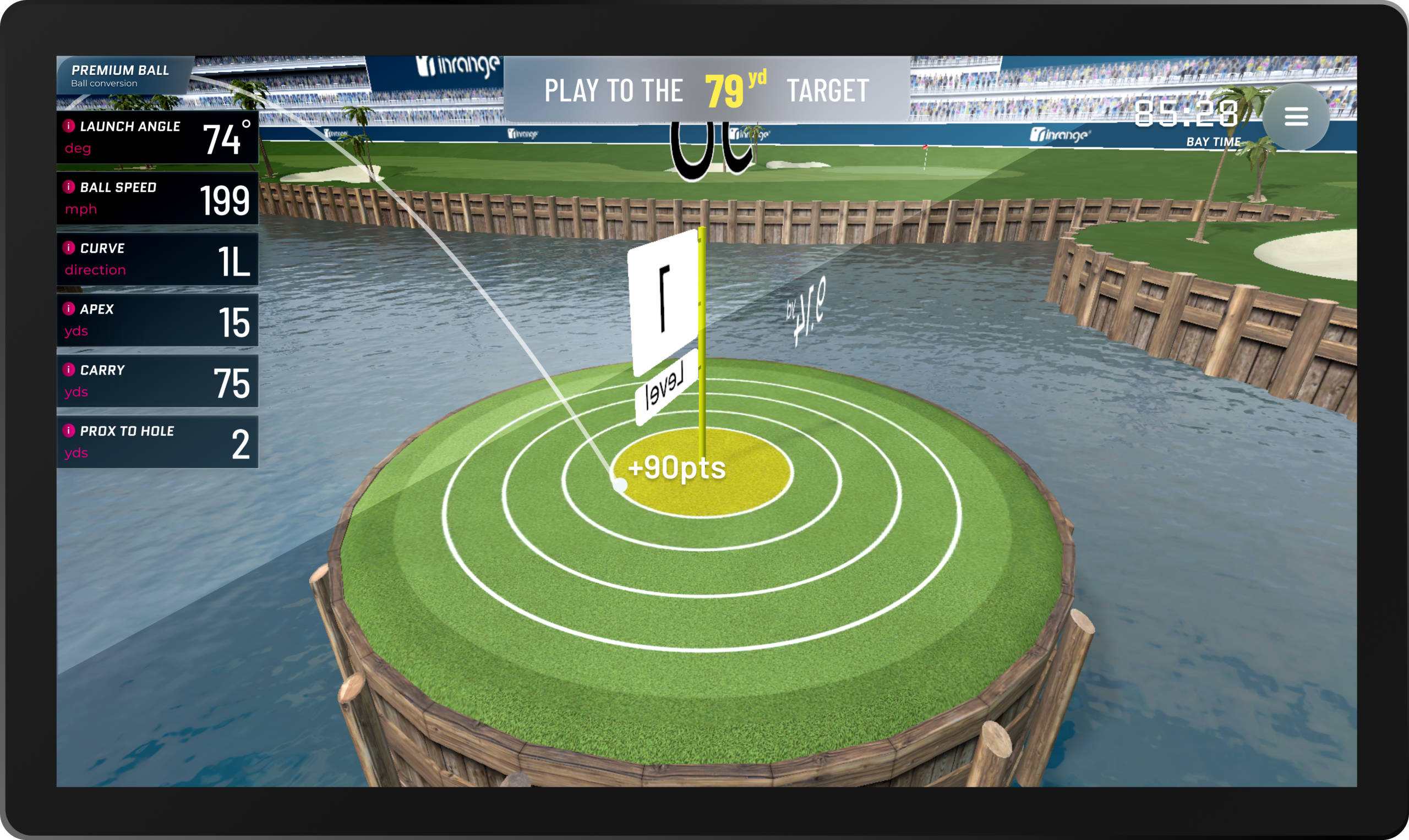
Task: Toggle the Premium Ball conversion label
Action: tap(120, 76)
